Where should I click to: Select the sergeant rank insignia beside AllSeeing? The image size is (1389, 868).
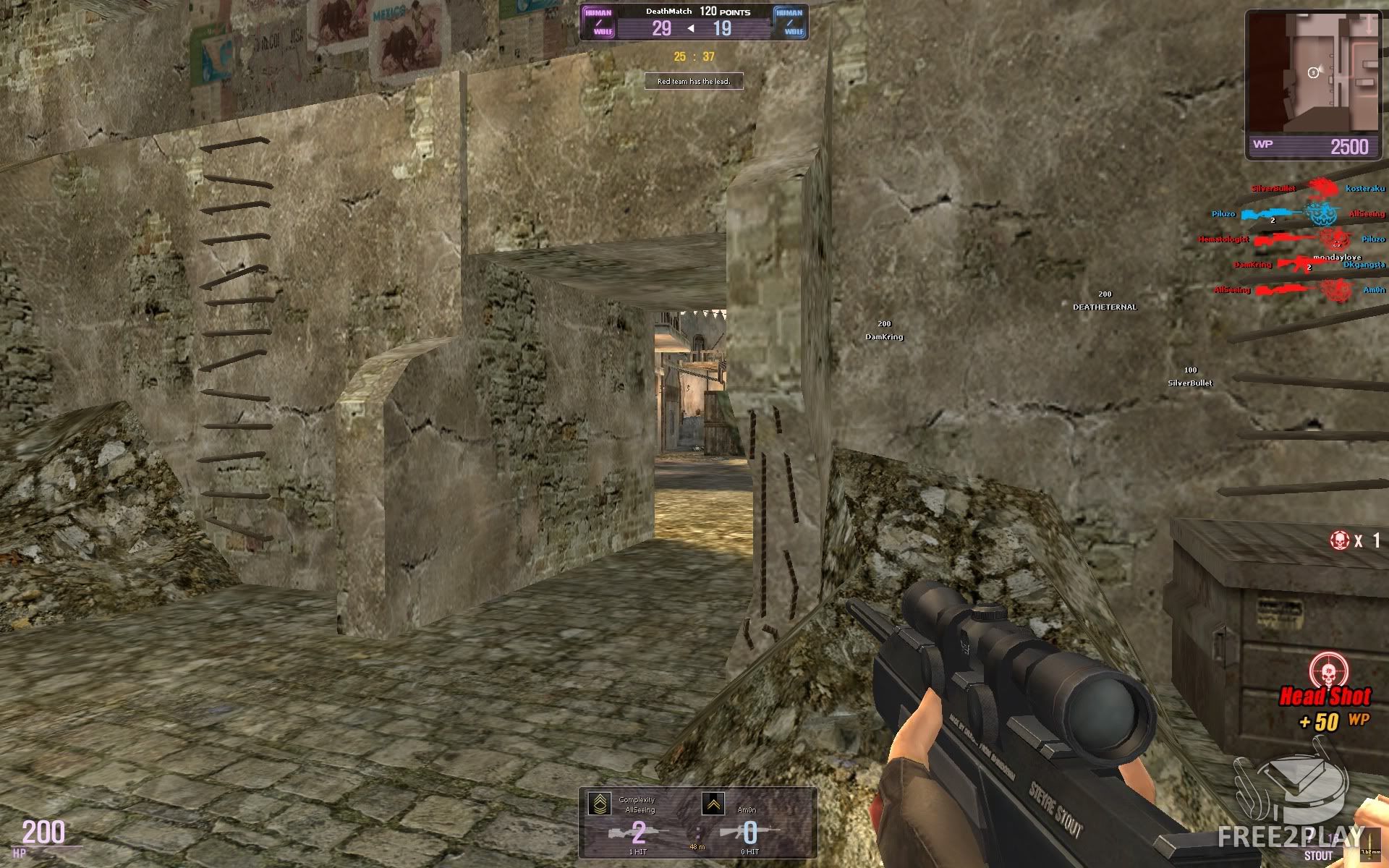[x=599, y=804]
